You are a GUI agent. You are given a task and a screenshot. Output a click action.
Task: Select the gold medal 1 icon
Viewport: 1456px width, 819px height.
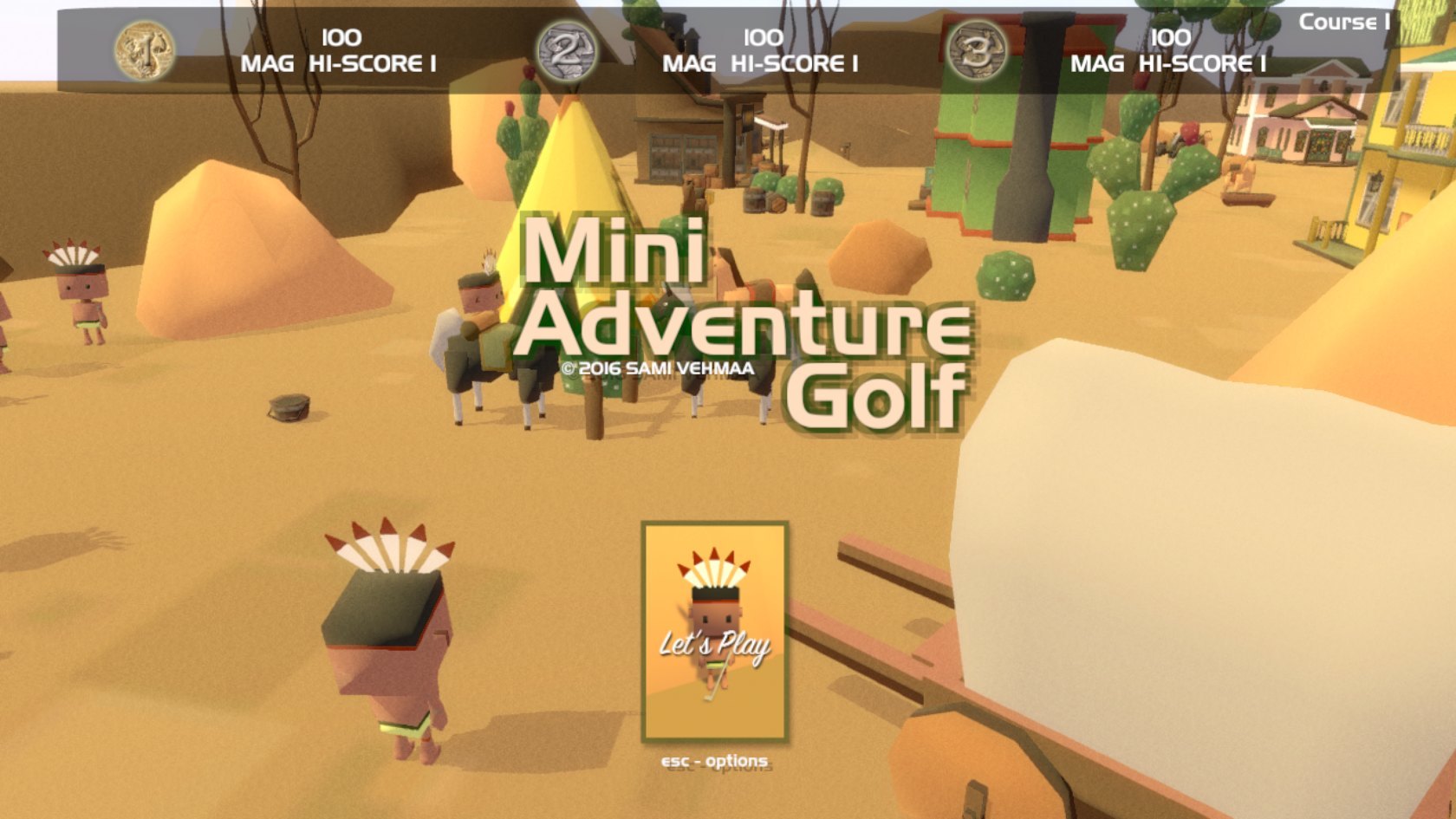[146, 49]
